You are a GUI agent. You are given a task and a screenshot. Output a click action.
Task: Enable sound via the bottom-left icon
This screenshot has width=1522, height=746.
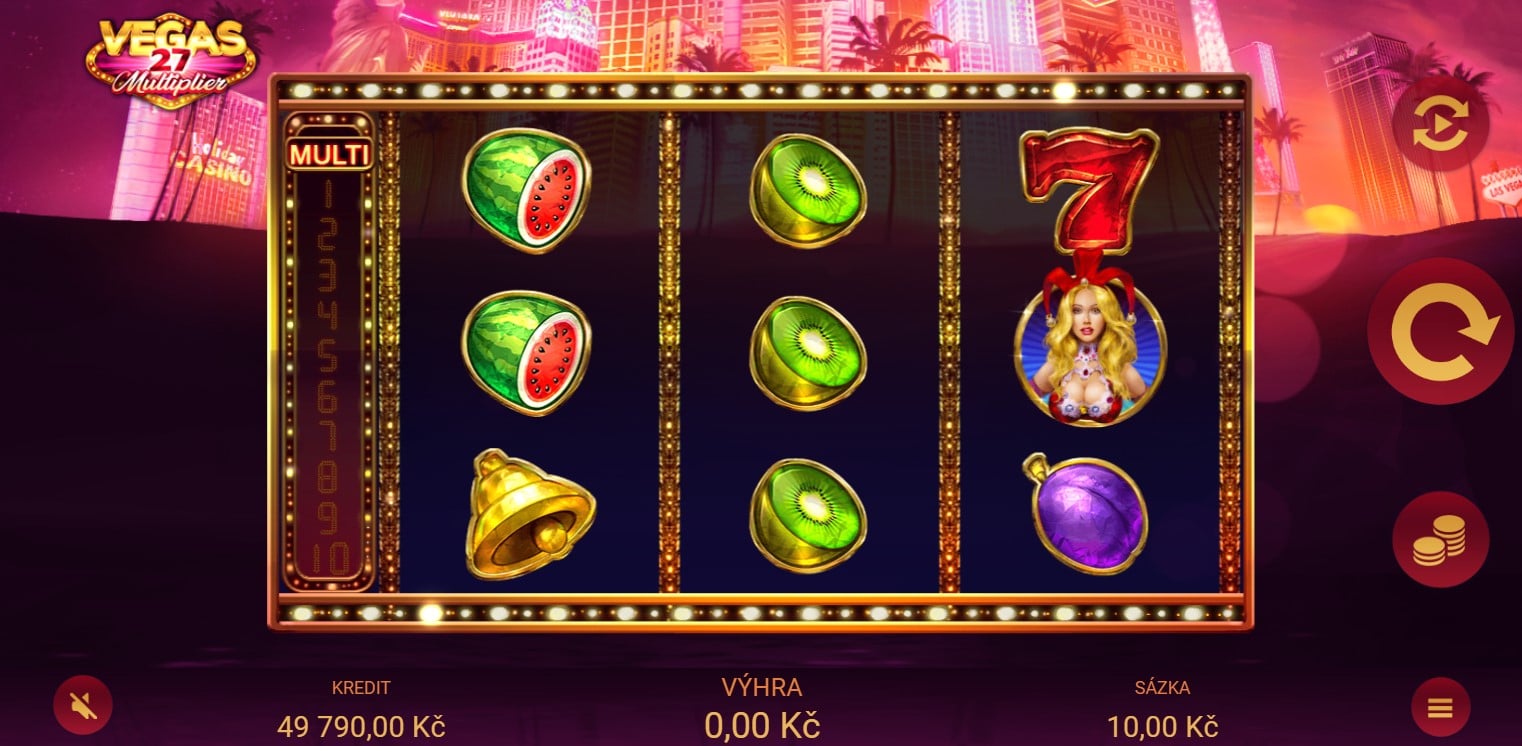[x=84, y=705]
